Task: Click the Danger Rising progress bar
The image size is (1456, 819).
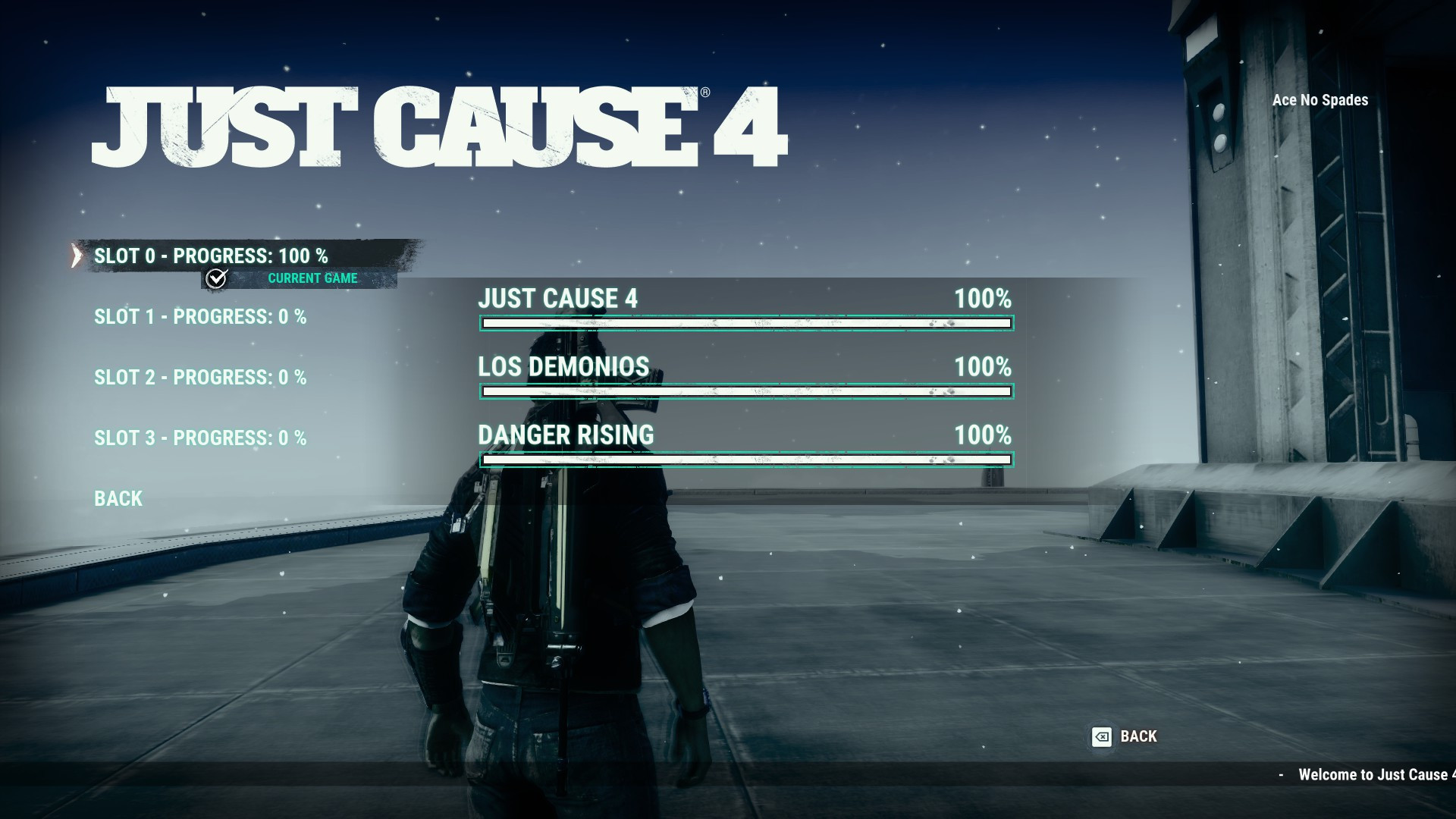Action: click(x=747, y=460)
